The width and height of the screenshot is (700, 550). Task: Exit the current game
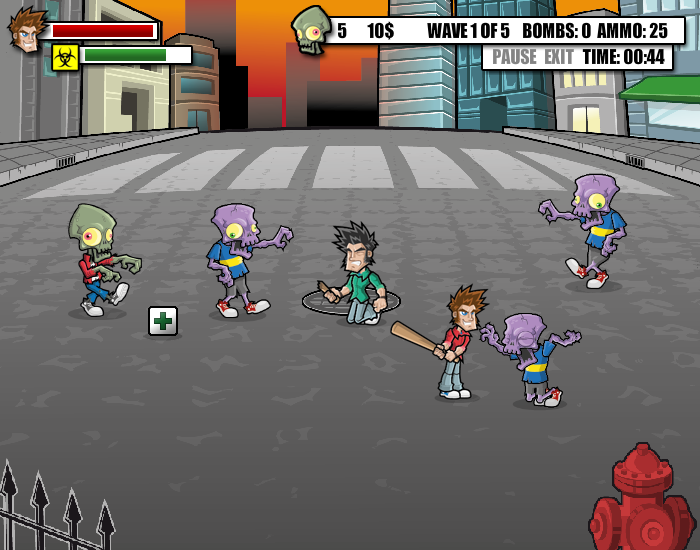click(x=558, y=57)
